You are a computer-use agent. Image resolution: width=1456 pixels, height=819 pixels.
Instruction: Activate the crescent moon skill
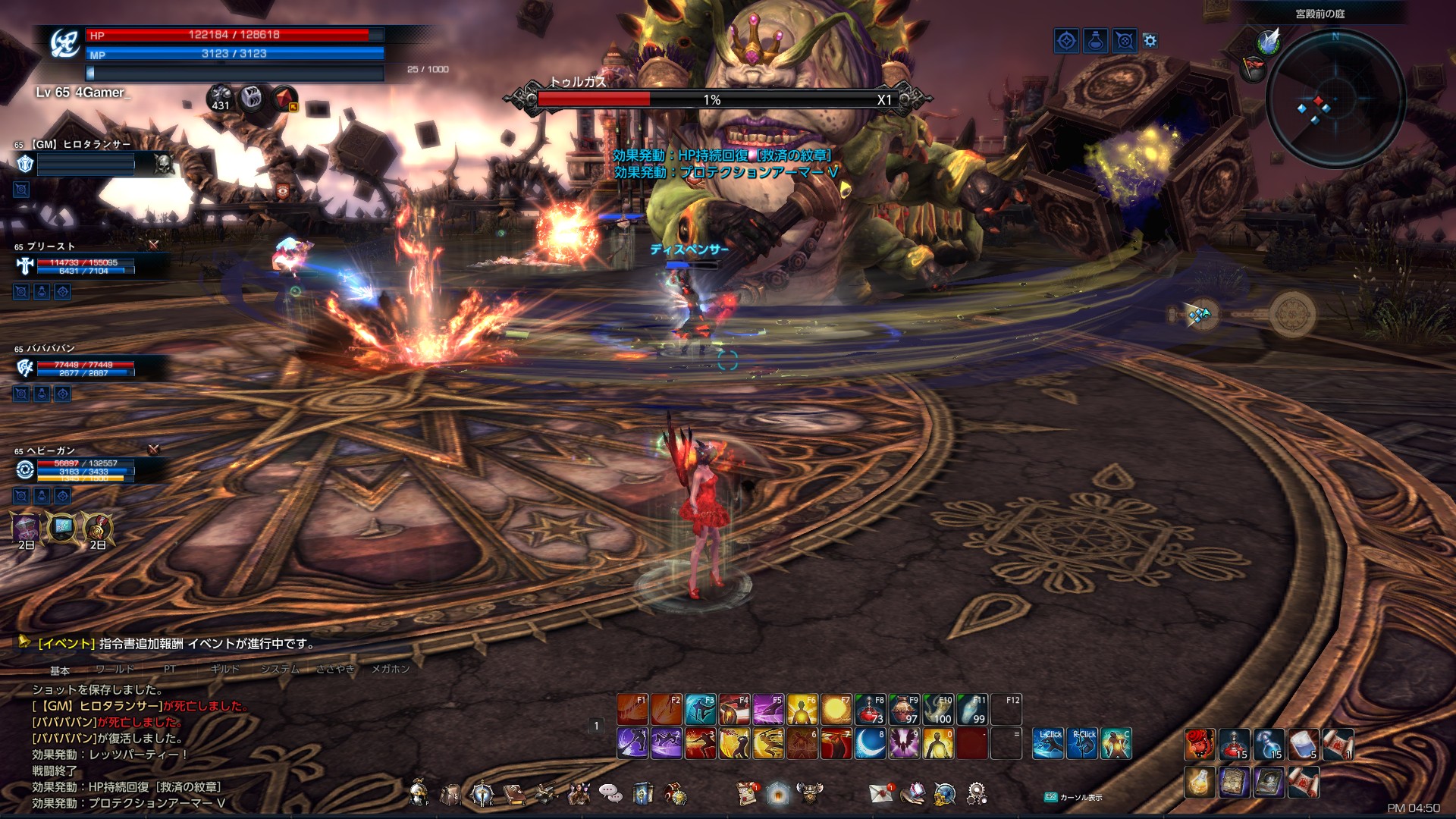pyautogui.click(x=870, y=744)
